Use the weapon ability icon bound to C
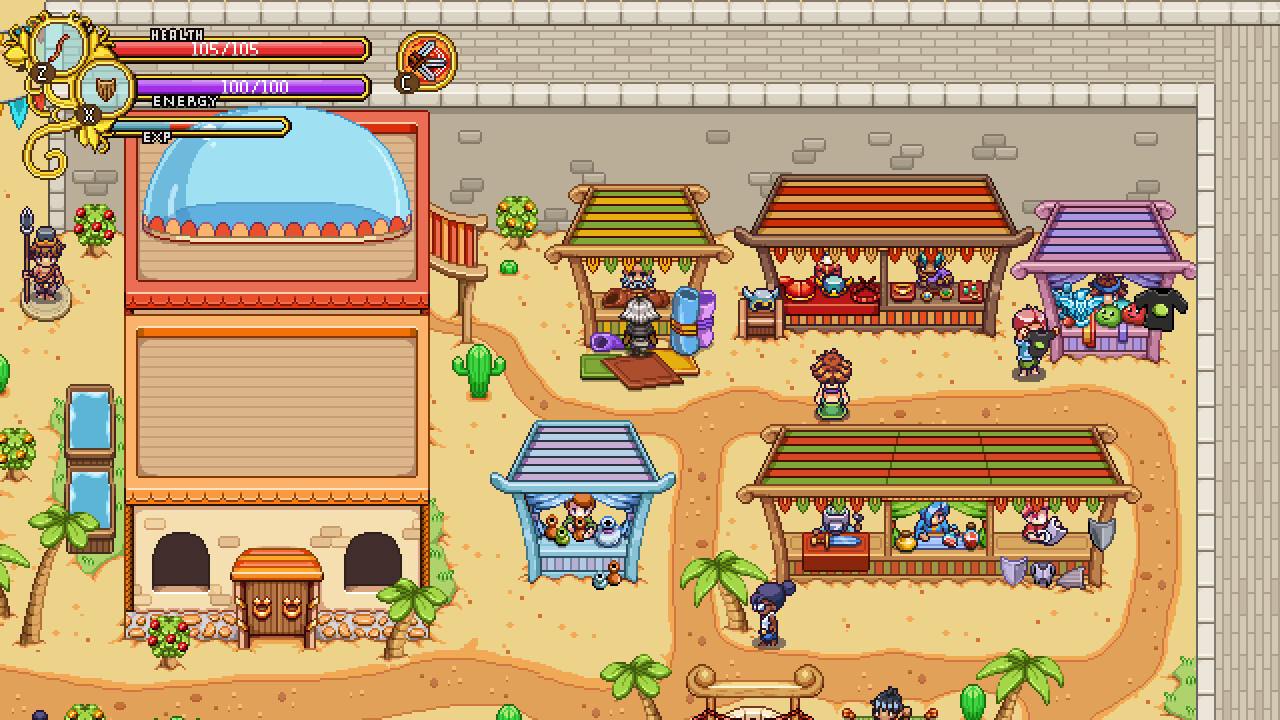Image resolution: width=1280 pixels, height=720 pixels. (x=428, y=60)
